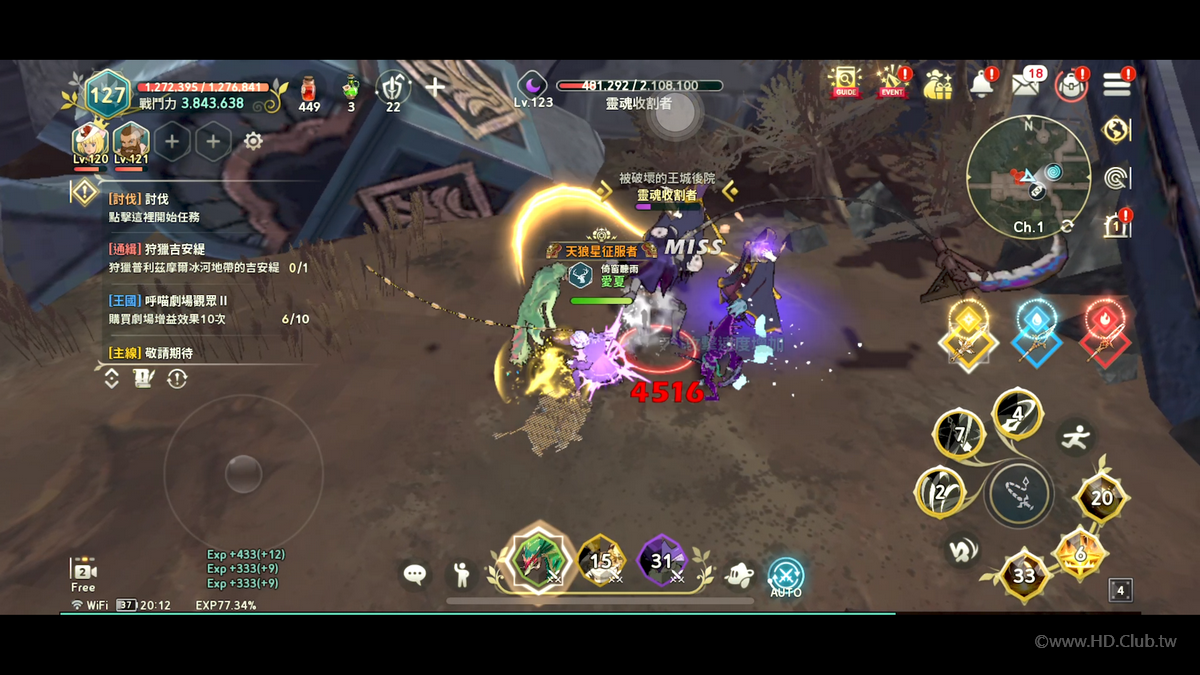Tap the running dodge button

pyautogui.click(x=1076, y=437)
